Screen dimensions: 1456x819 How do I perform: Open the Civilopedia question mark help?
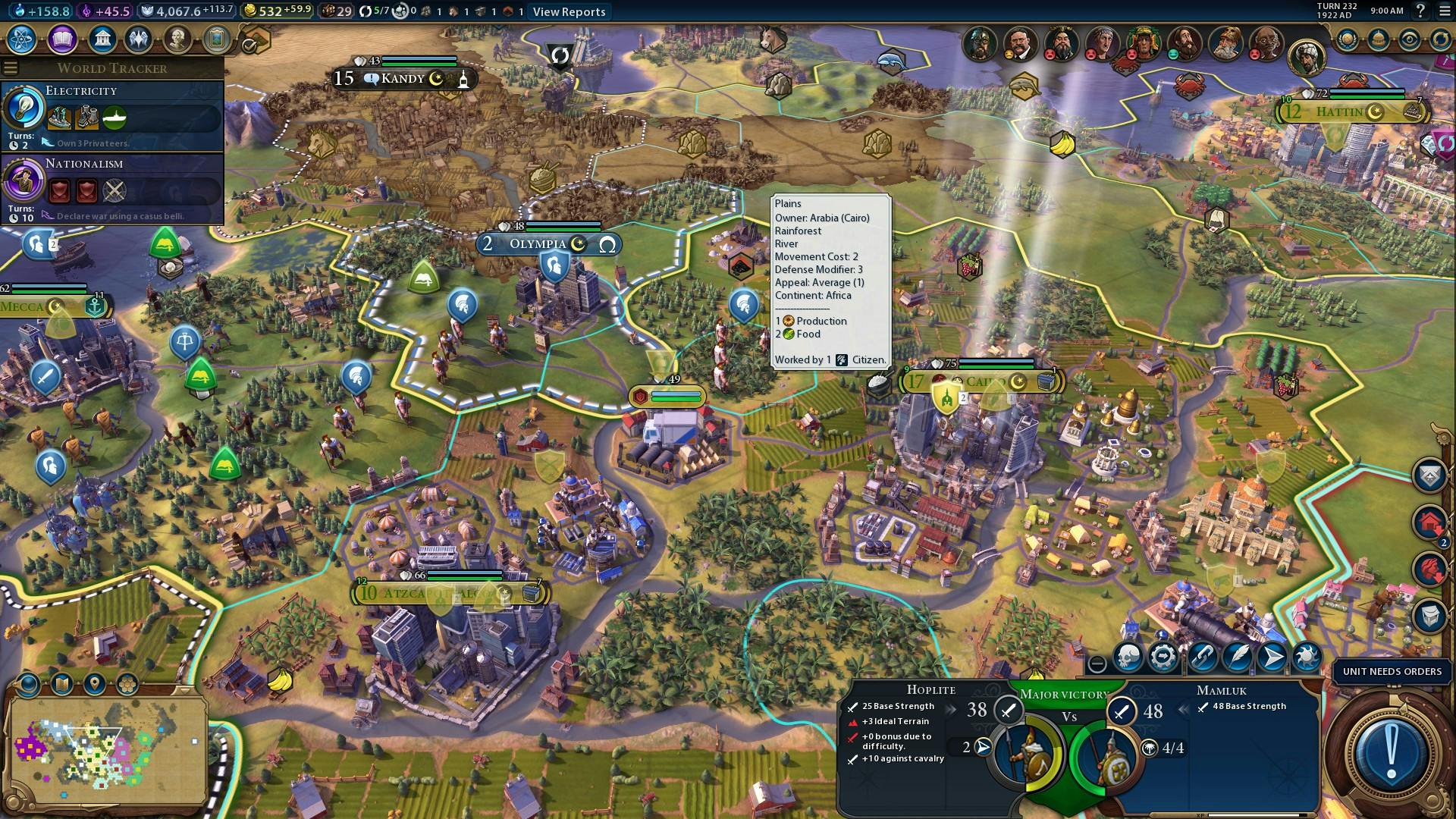(1421, 11)
